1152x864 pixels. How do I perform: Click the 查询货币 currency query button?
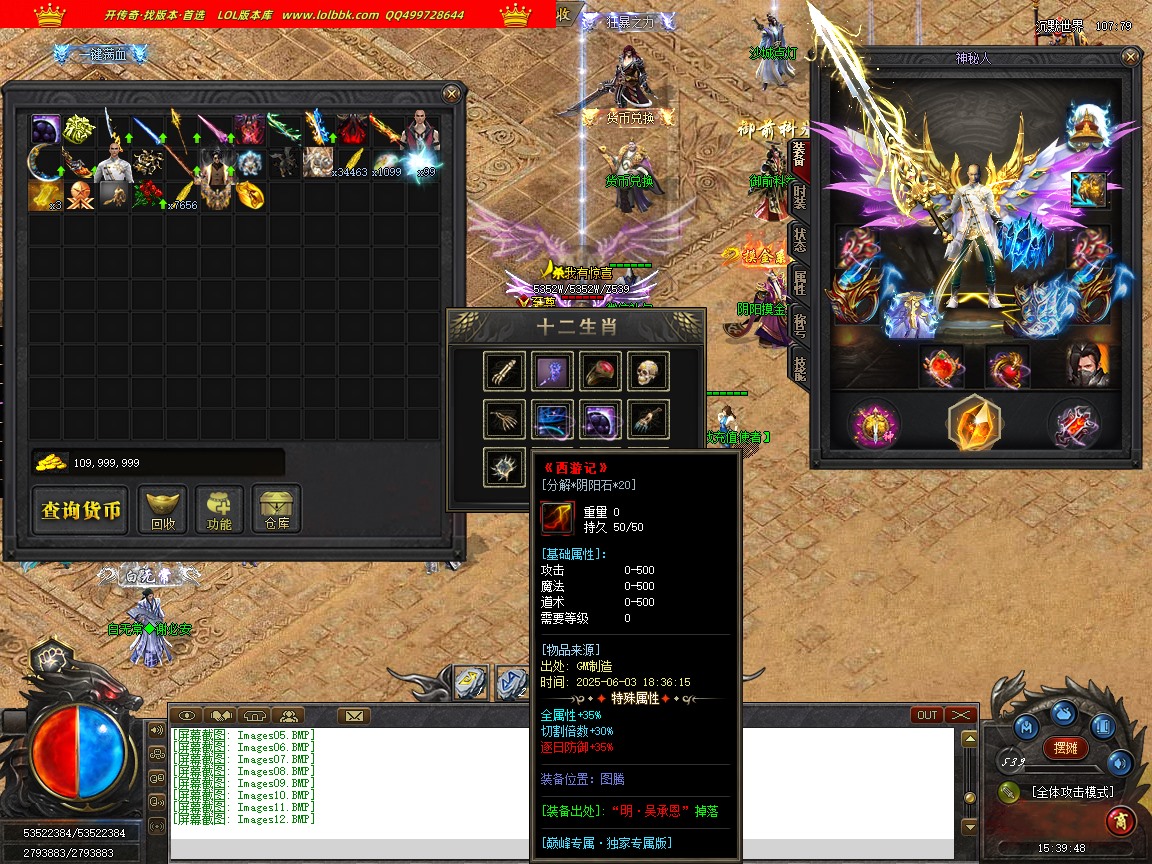(x=81, y=511)
